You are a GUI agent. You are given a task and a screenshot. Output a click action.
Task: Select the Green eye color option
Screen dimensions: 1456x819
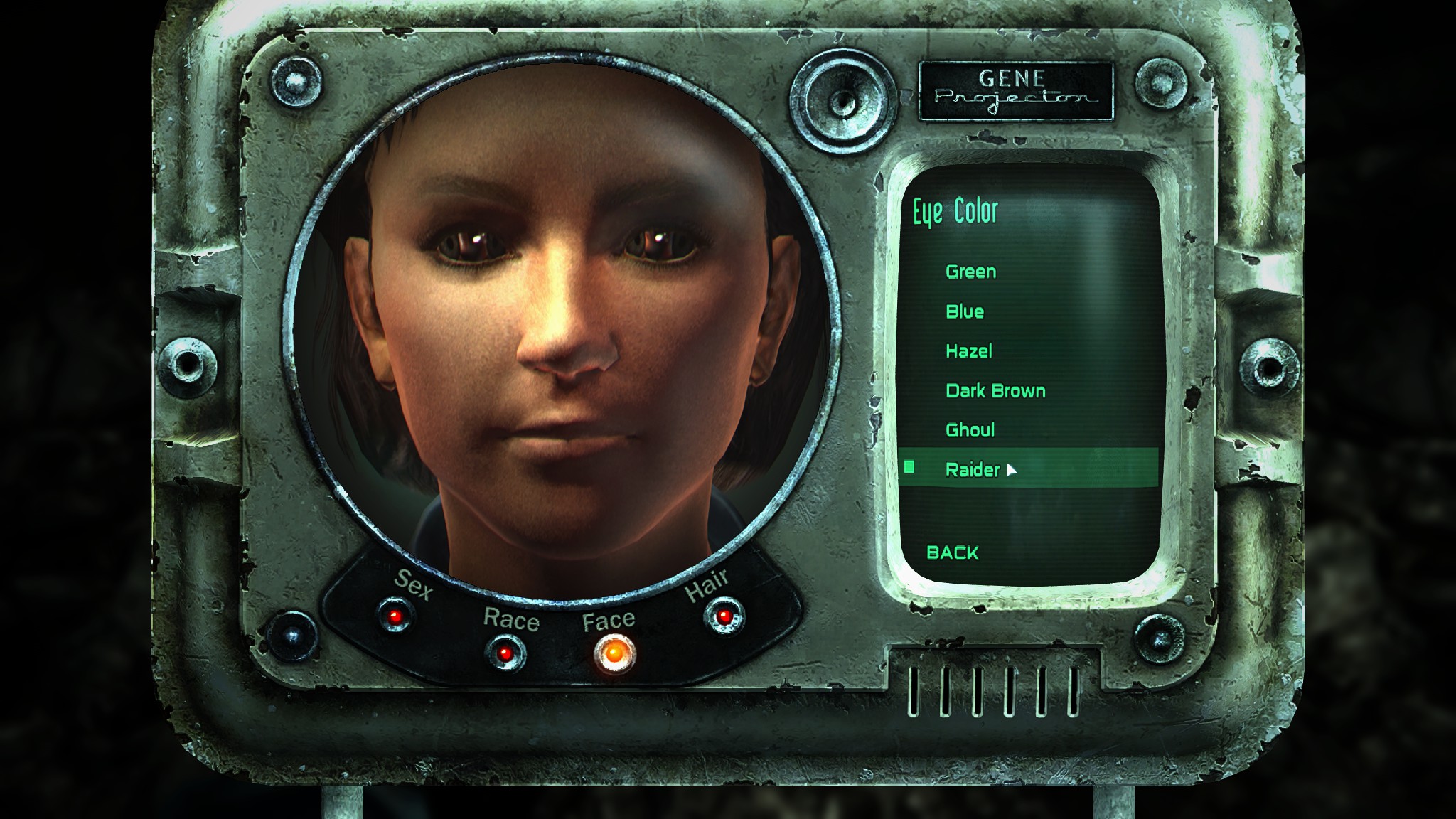tap(971, 272)
